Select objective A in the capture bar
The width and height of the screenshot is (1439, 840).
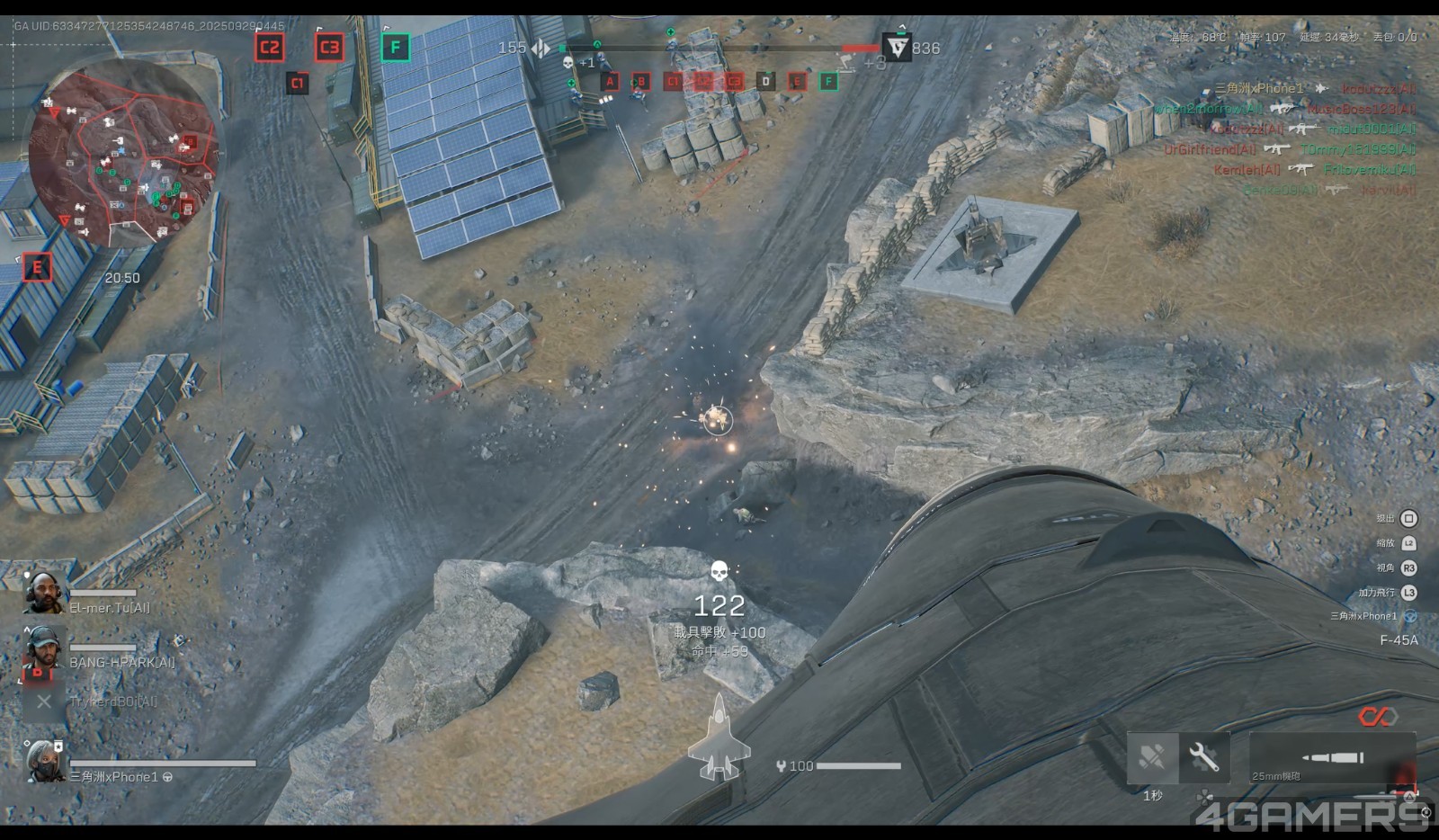click(x=610, y=82)
